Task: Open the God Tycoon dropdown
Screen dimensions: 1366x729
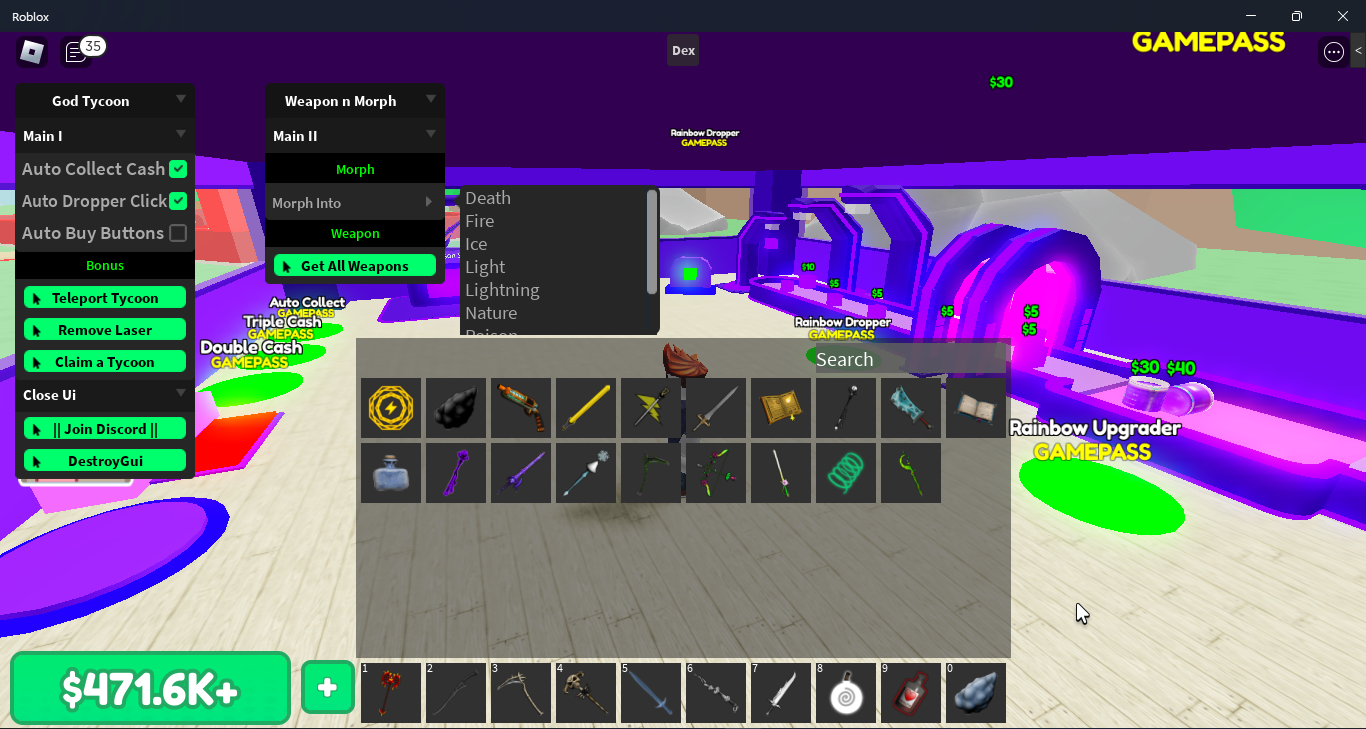Action: [x=104, y=100]
